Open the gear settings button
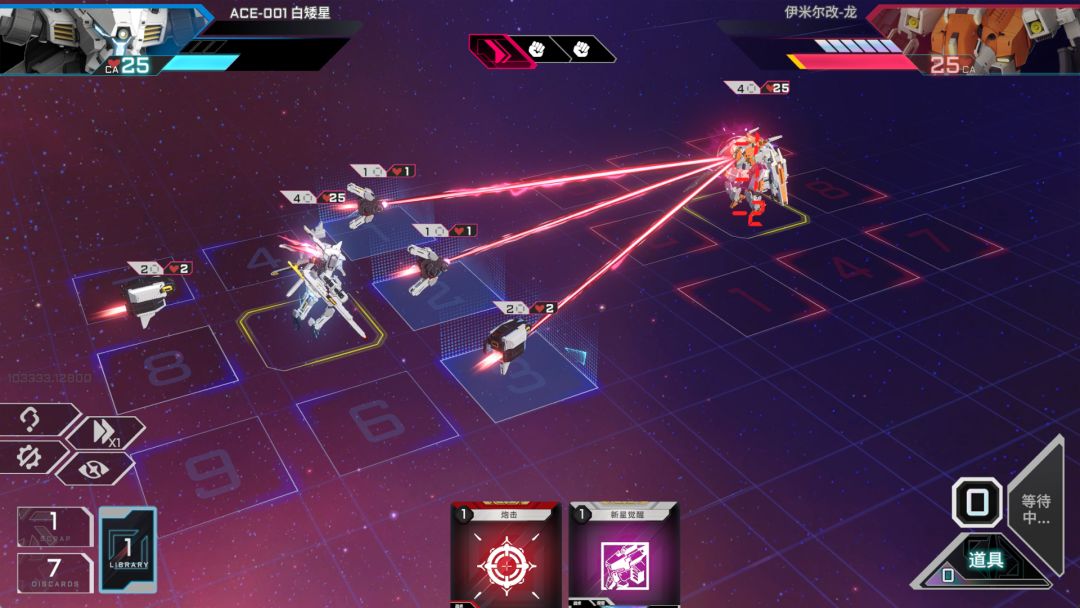The height and width of the screenshot is (608, 1080). [31, 458]
